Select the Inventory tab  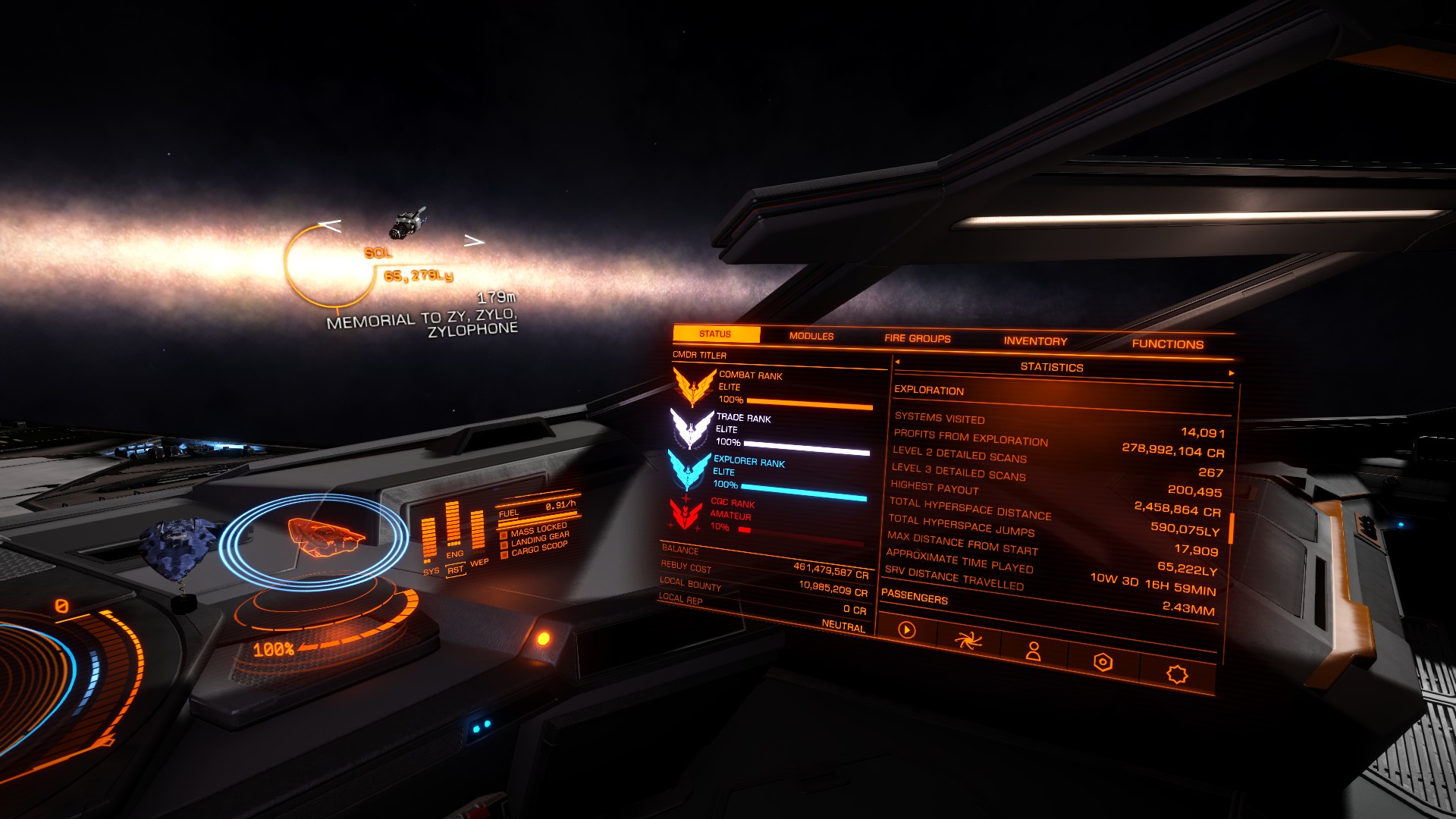pos(1035,341)
